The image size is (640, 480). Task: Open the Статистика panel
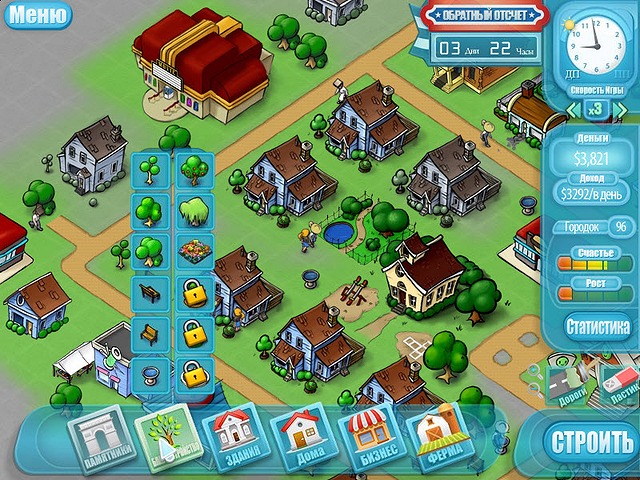coord(598,325)
